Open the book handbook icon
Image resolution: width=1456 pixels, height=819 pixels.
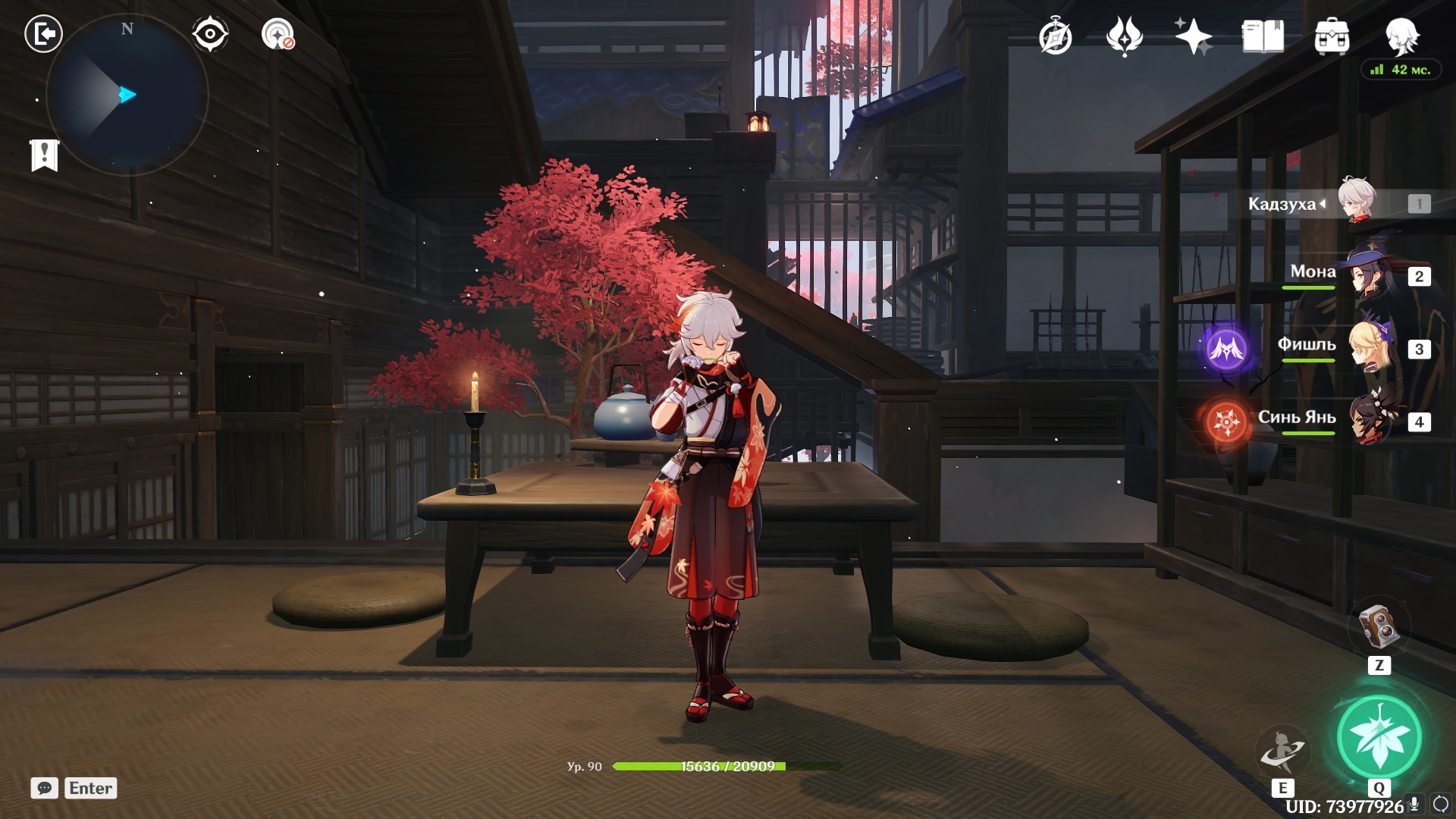(x=1263, y=36)
